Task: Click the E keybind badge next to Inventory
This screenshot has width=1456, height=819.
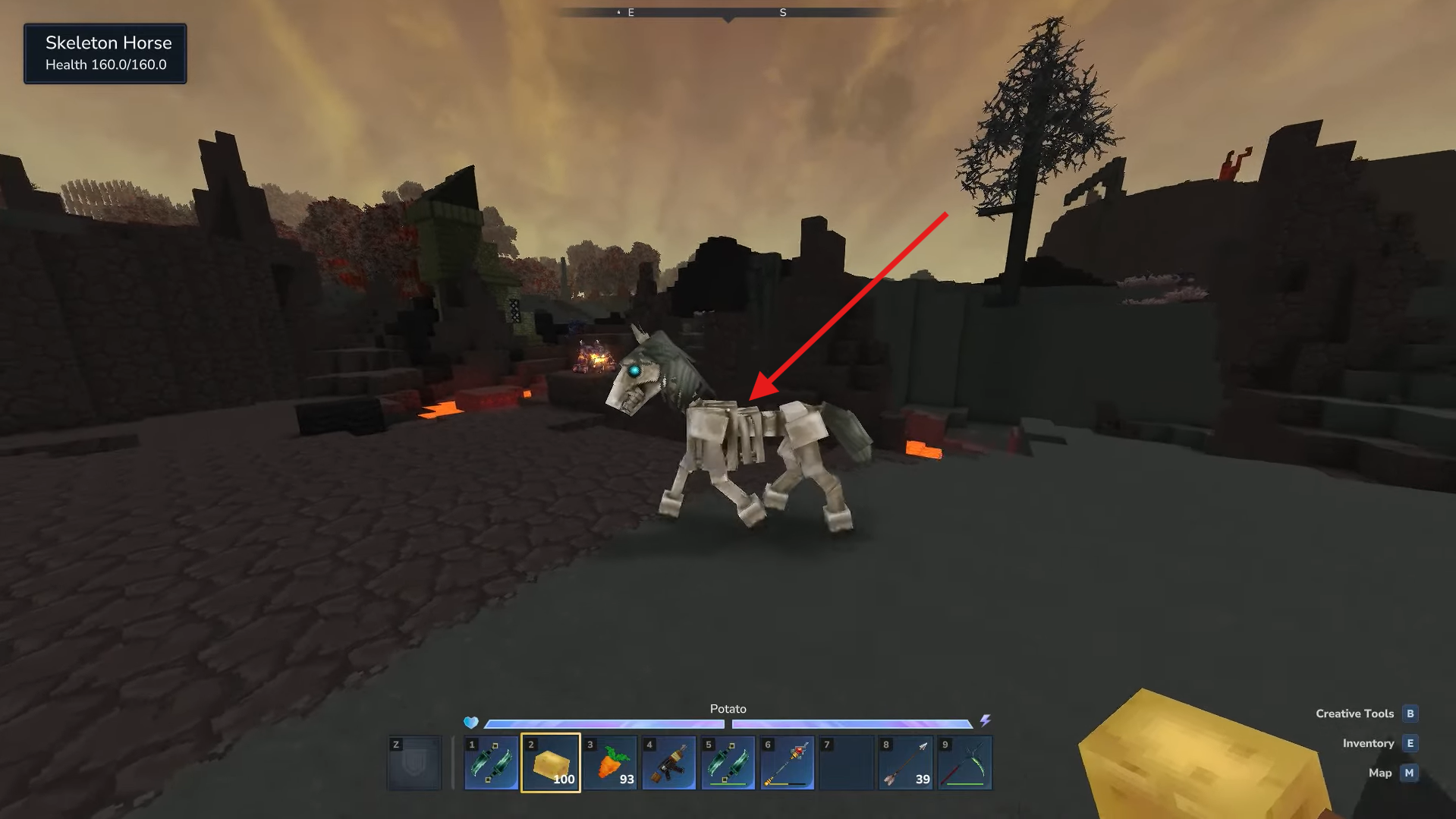Action: click(x=1410, y=743)
